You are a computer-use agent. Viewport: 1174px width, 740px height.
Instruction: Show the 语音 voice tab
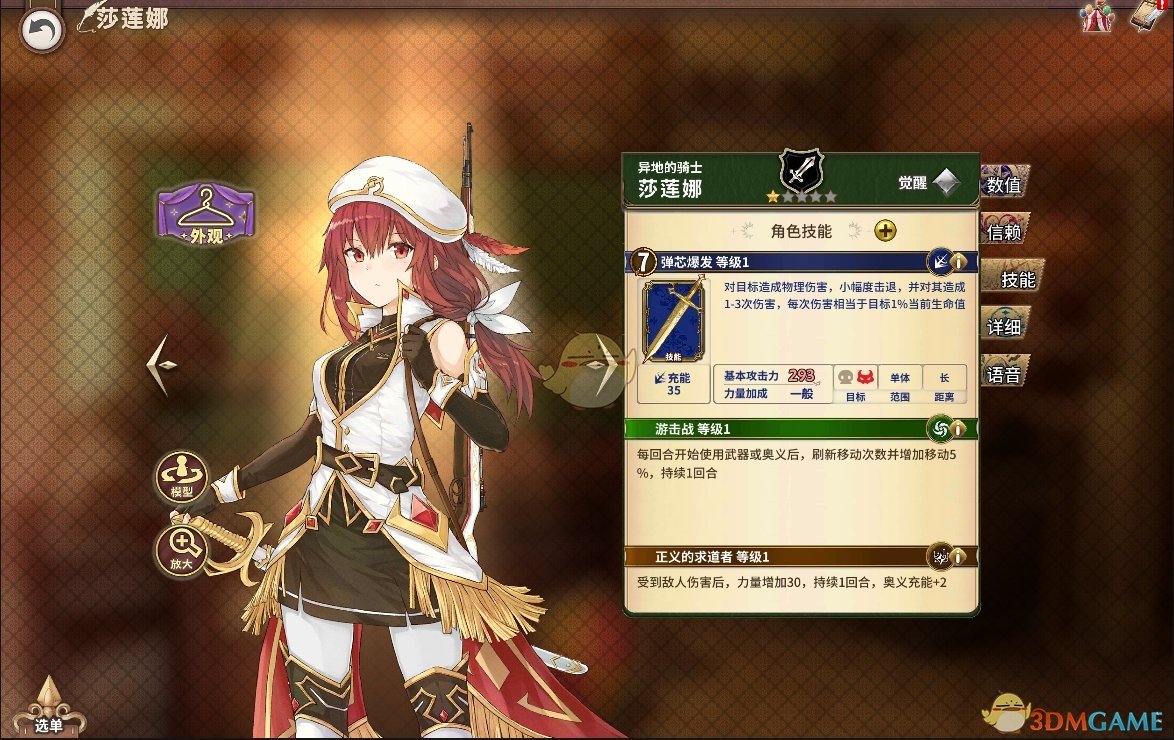tap(1005, 375)
